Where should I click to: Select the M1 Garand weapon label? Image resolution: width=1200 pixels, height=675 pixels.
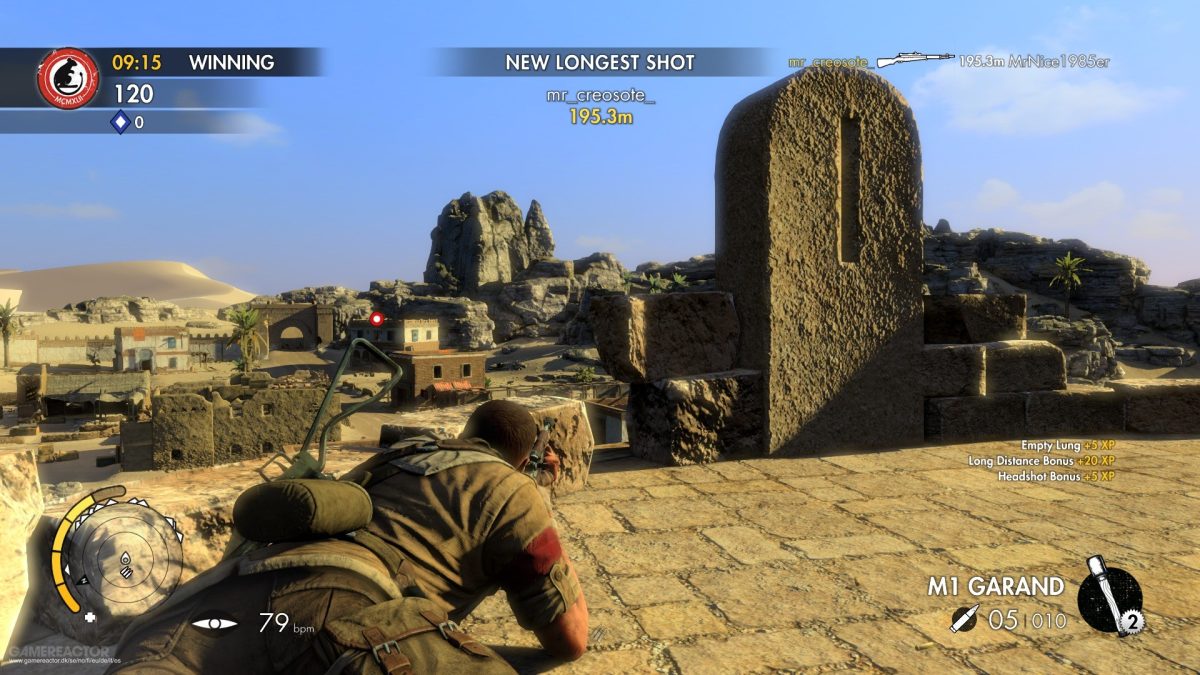click(x=995, y=586)
